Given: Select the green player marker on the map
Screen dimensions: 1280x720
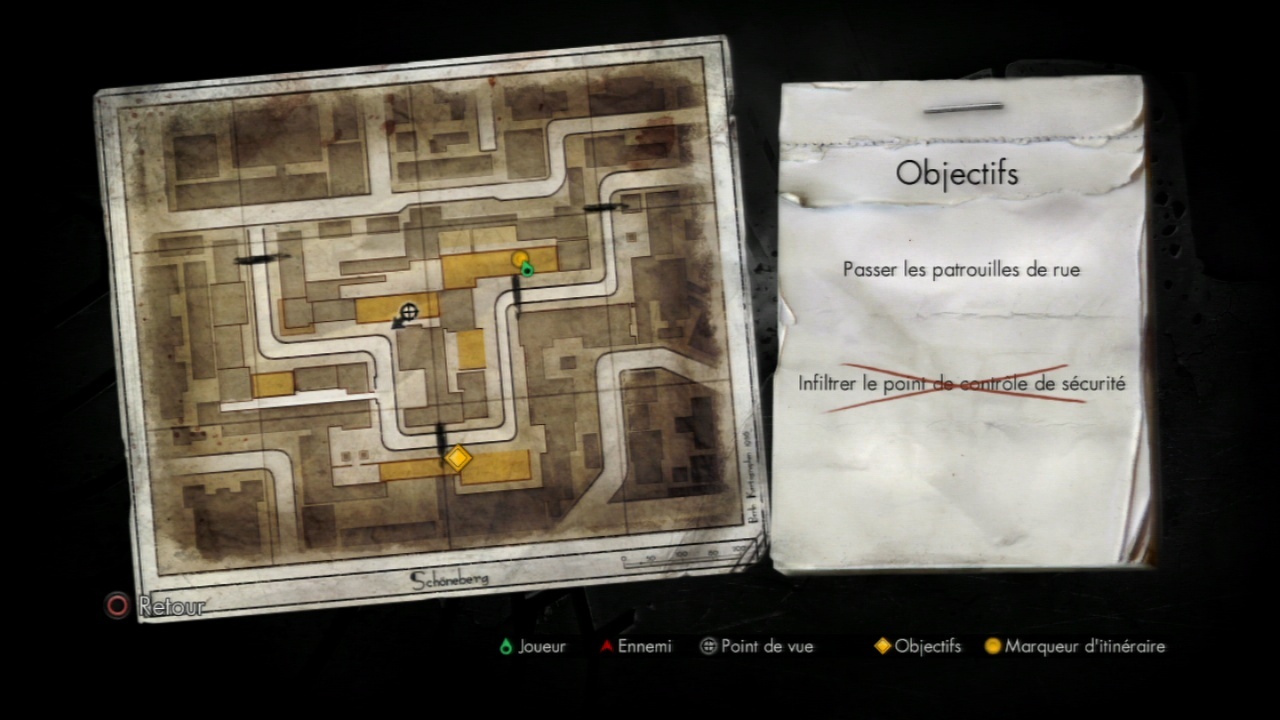Looking at the screenshot, I should pos(527,269).
